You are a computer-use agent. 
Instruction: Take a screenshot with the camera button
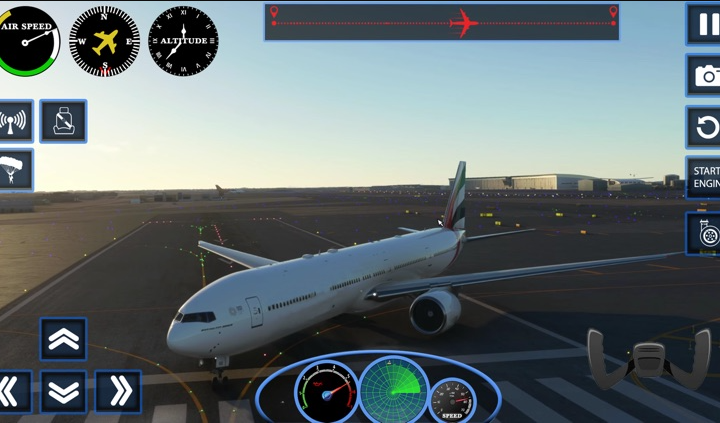point(705,75)
